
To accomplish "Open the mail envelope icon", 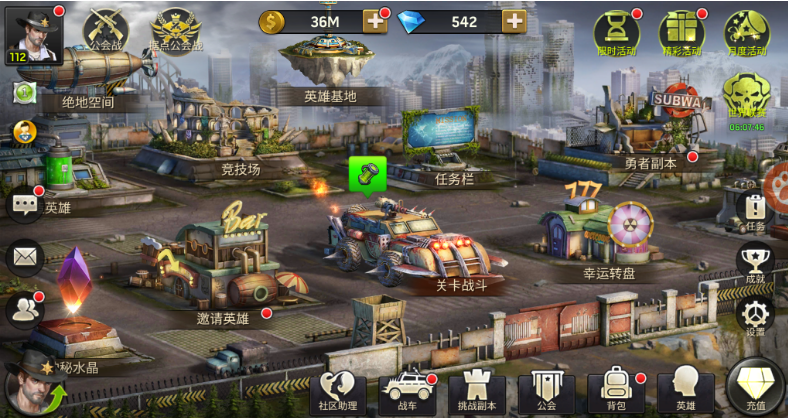I will pyautogui.click(x=24, y=257).
